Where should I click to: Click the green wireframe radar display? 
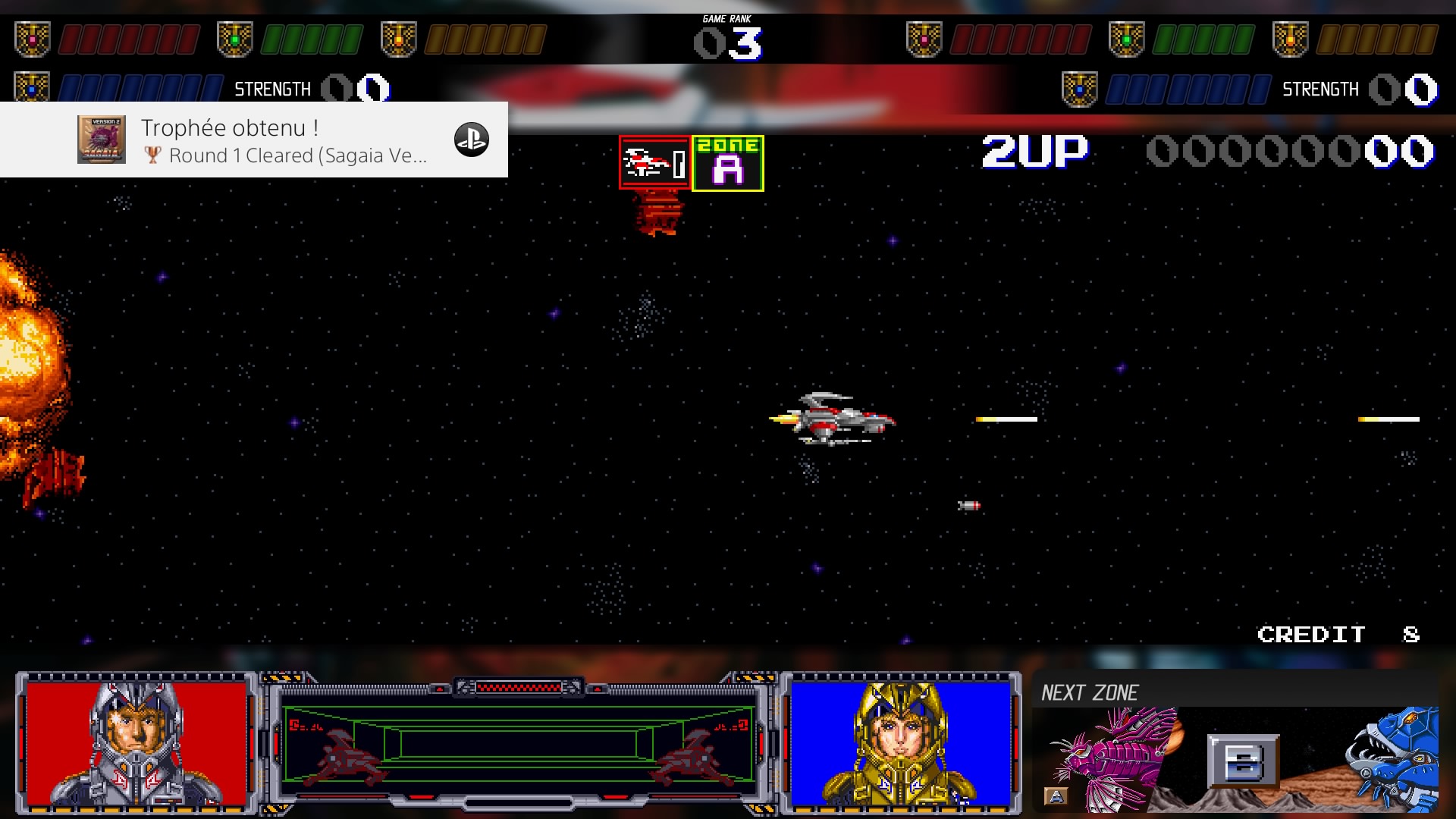coord(519,743)
